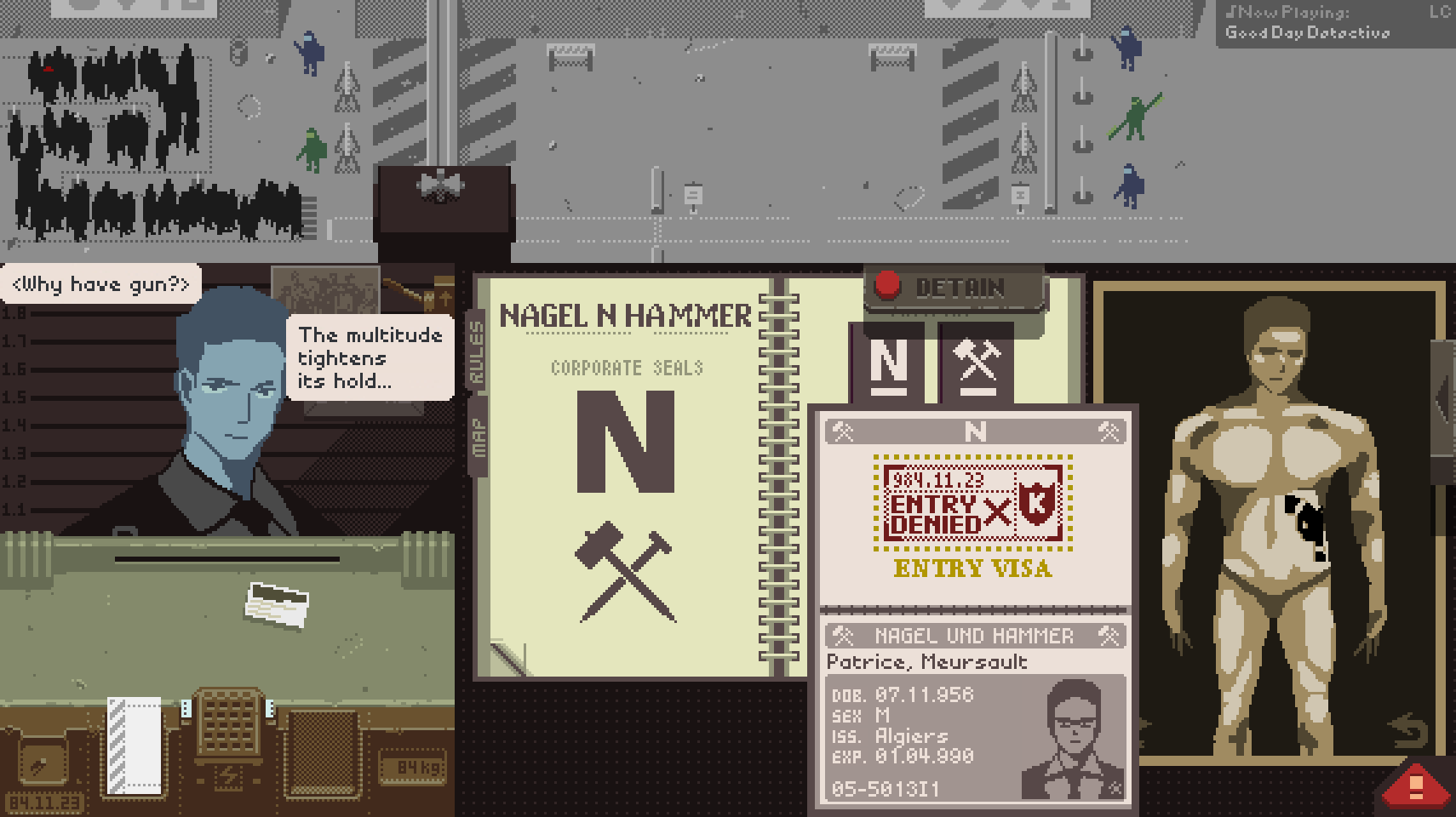Toggle the red DETAIN indicator light
Screen dimensions: 1456x817
coord(890,287)
